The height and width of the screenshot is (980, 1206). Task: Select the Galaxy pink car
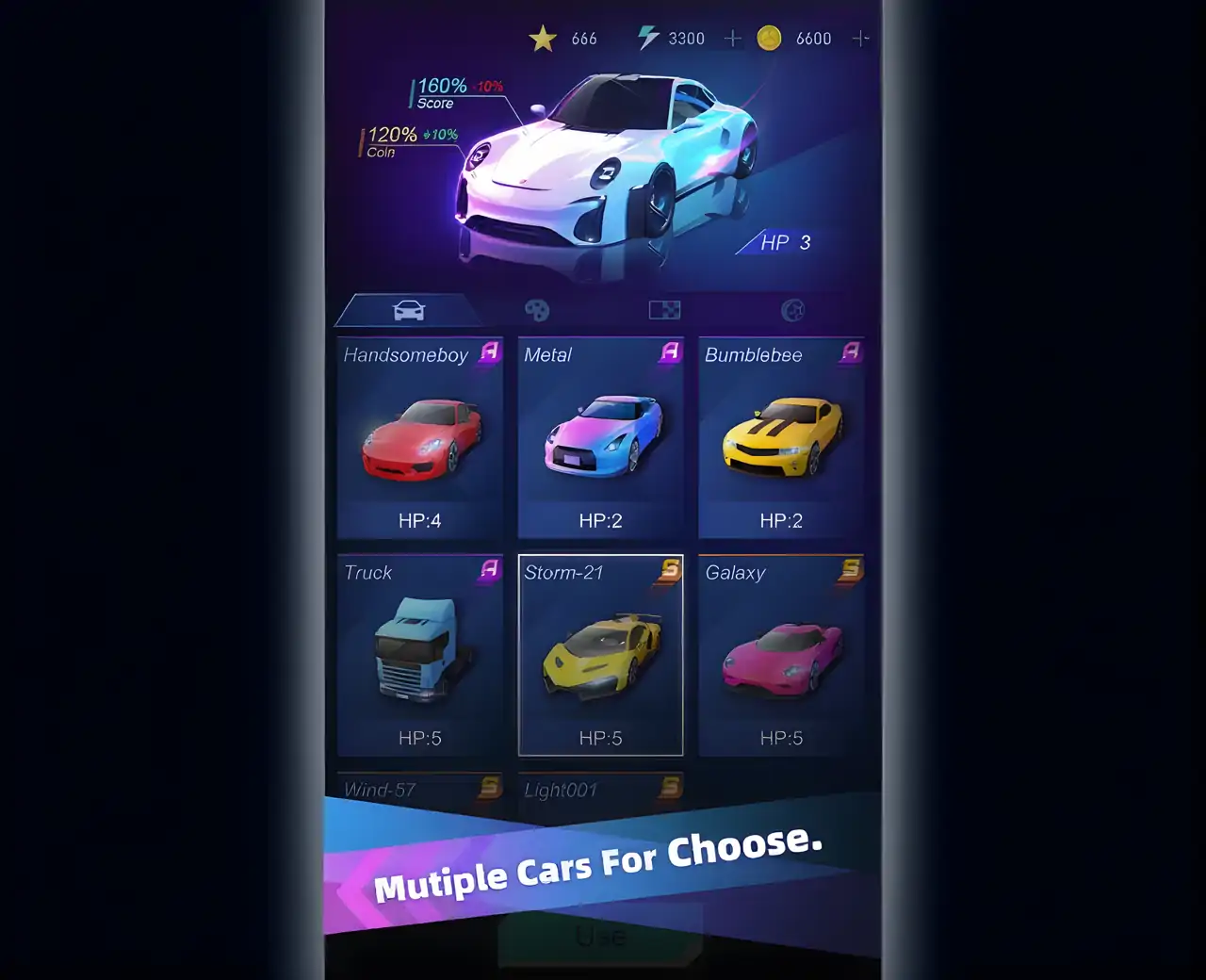pos(782,655)
